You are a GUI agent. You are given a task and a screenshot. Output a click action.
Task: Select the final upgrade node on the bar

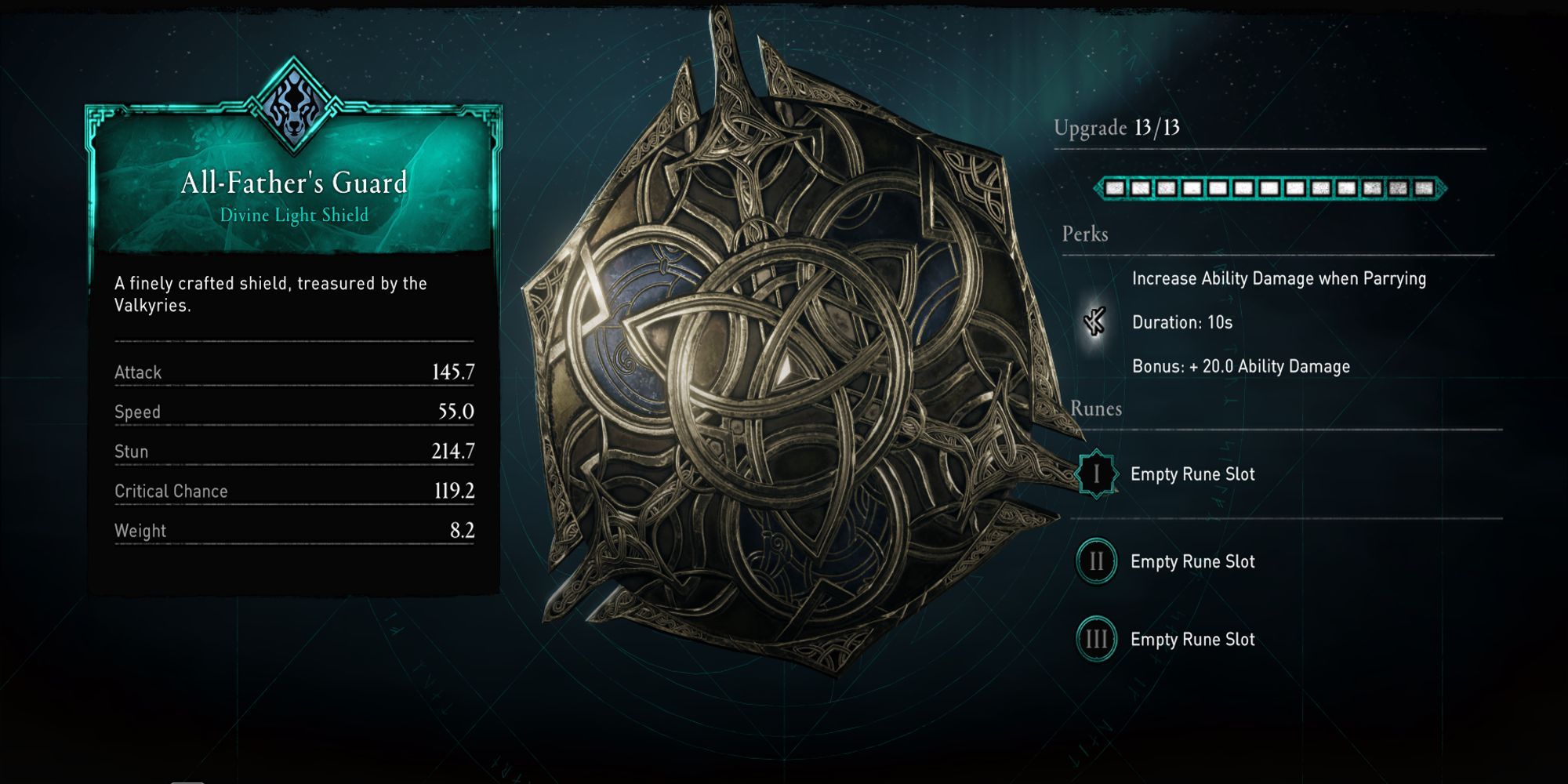click(1425, 188)
